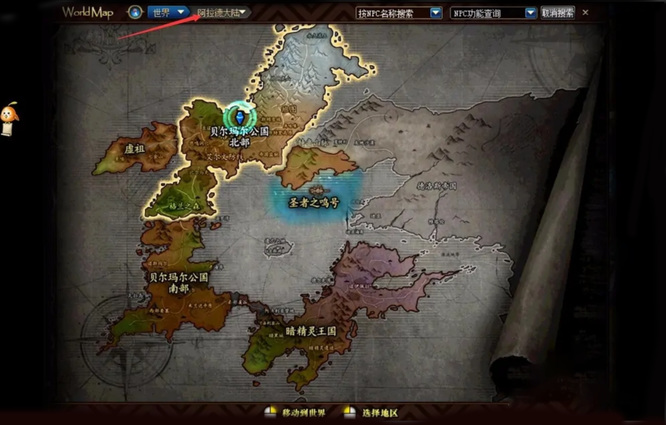Expand the 阿拉德大陆 continent dropdown

tap(221, 13)
